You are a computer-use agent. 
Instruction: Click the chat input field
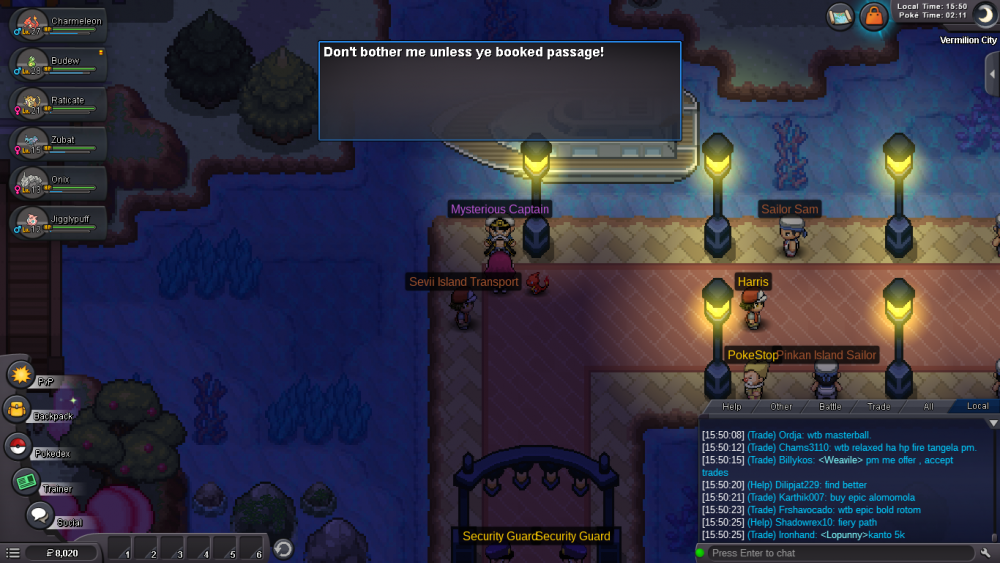(x=835, y=553)
